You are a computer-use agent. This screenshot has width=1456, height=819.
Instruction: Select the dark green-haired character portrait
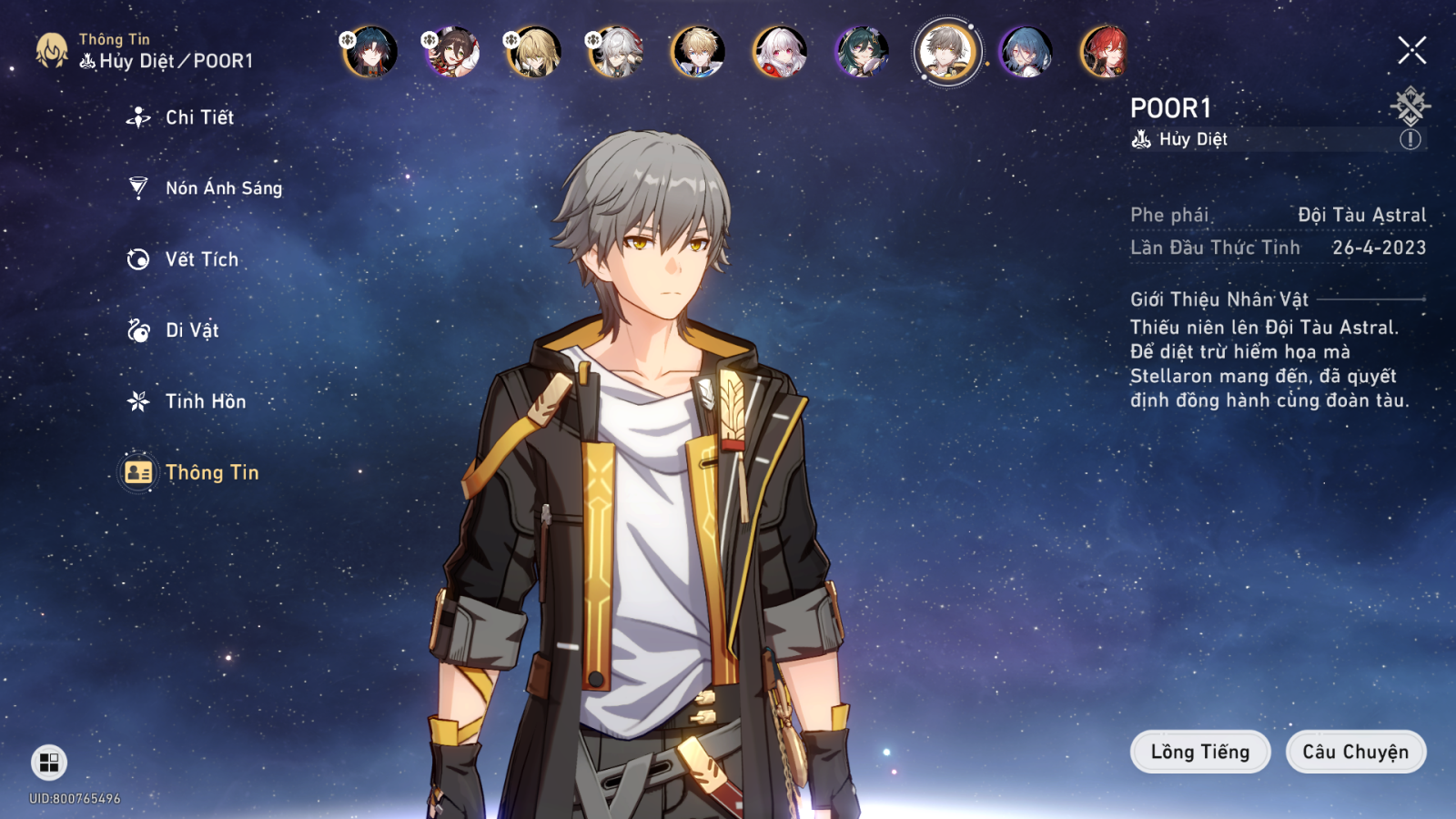(x=862, y=51)
